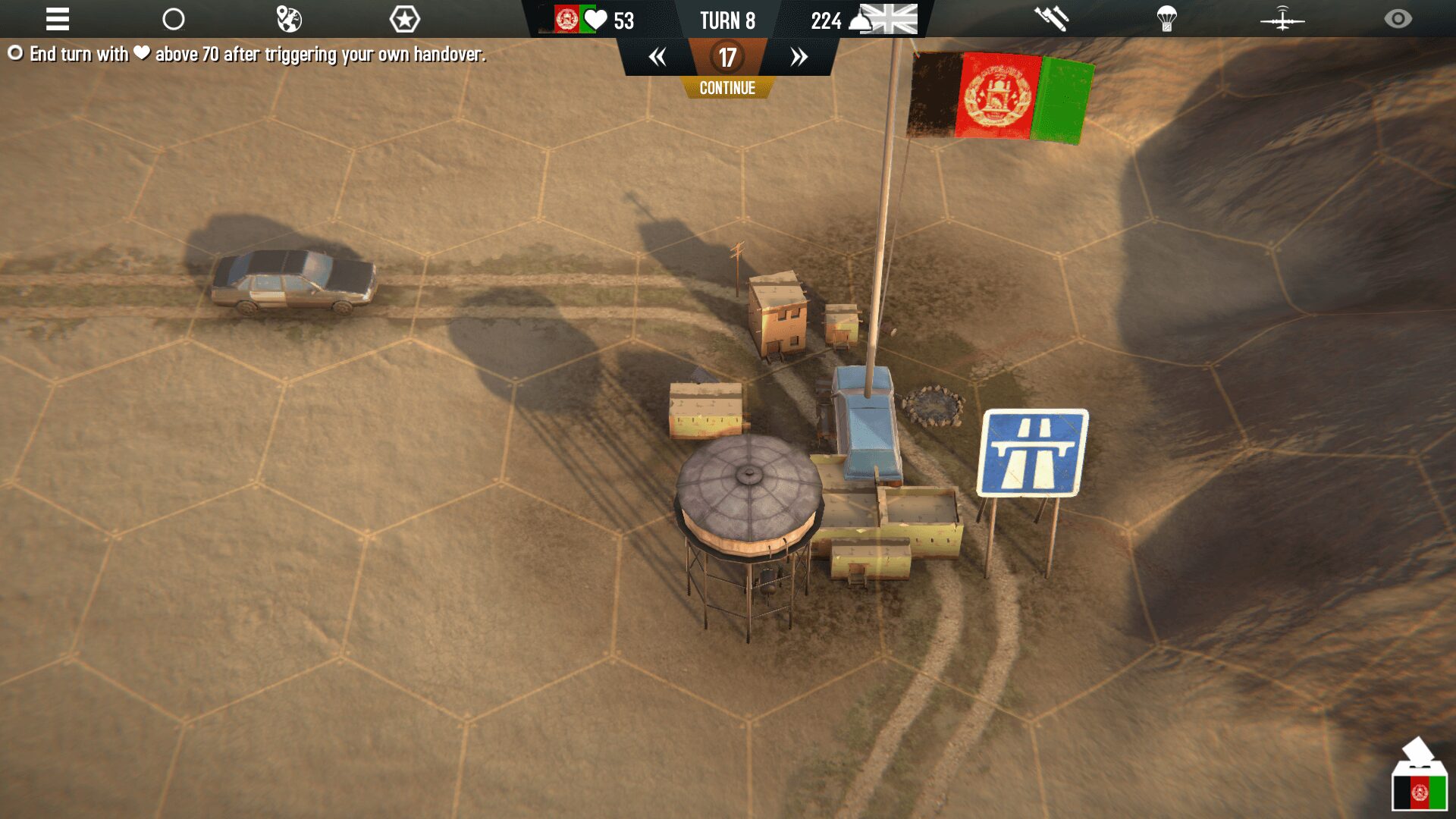Select the parachute supply drop icon
Screen dimensions: 1456x819
[1167, 19]
